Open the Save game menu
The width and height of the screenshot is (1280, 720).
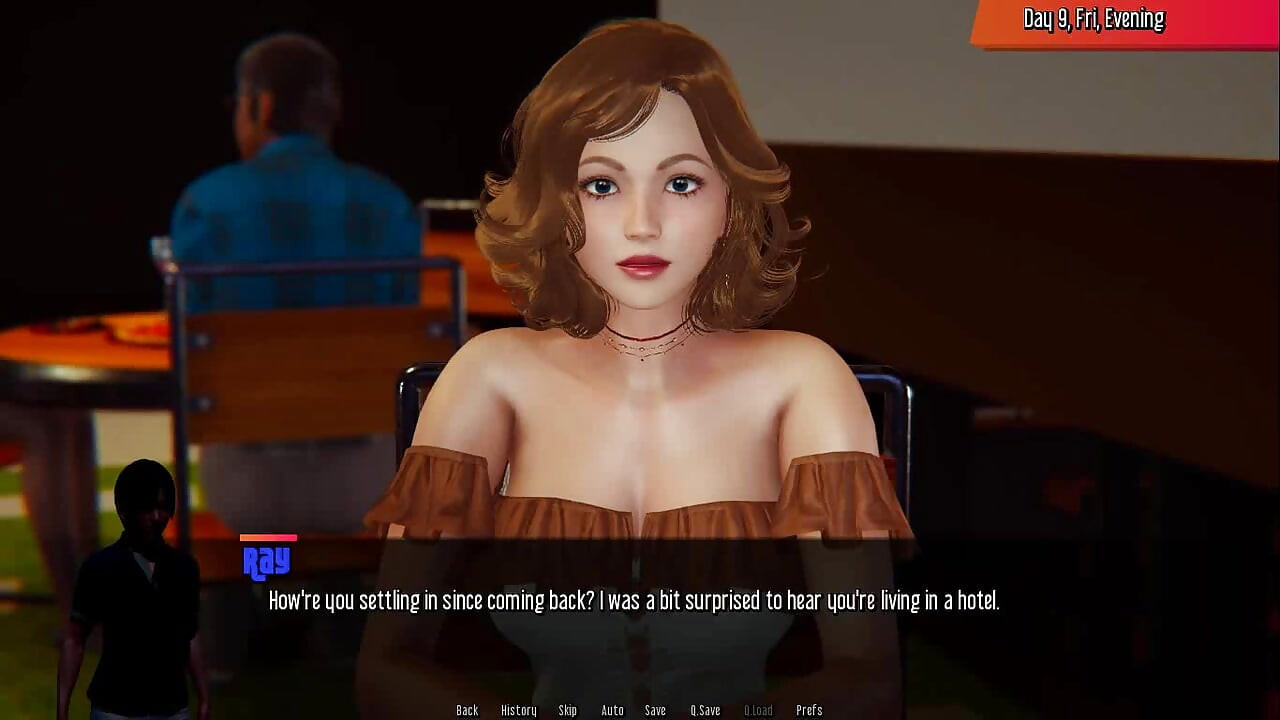[655, 710]
